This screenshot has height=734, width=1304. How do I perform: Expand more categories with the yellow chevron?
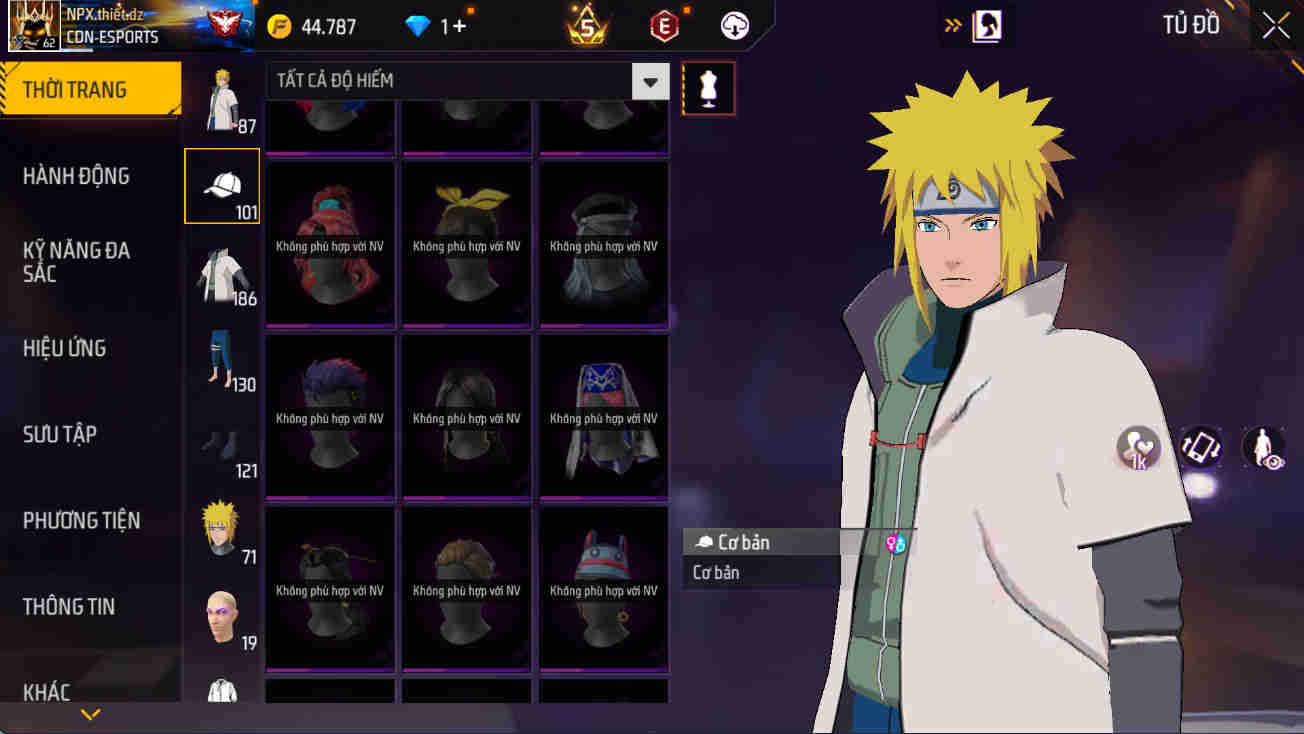[93, 714]
